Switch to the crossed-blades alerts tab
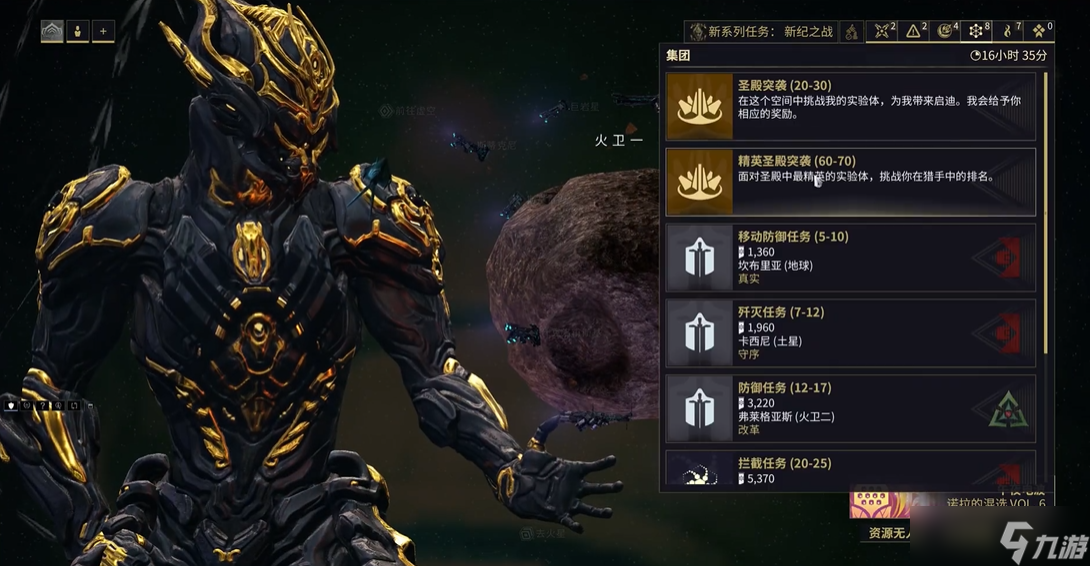 click(882, 32)
